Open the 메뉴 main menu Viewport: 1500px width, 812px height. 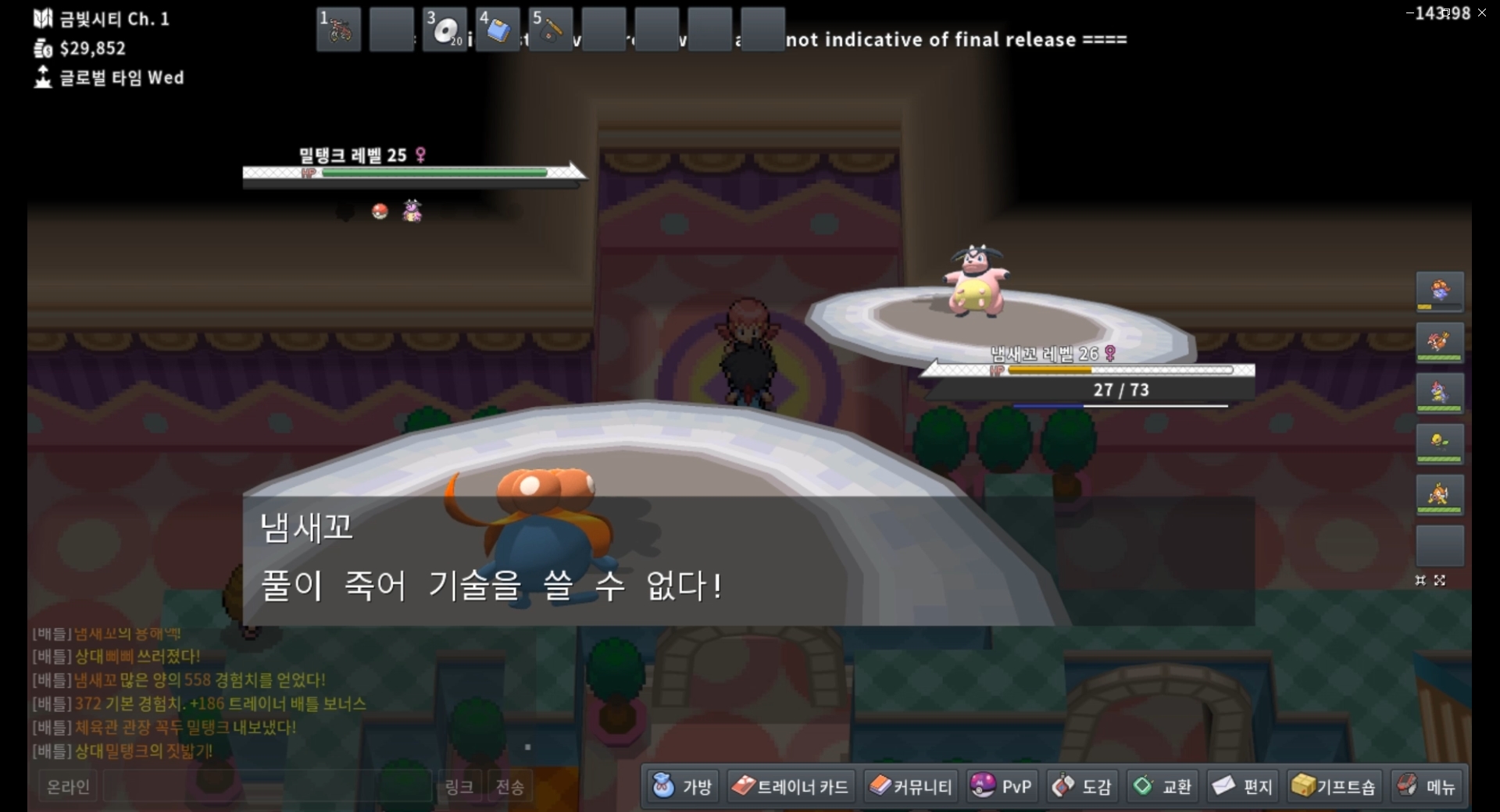click(1427, 786)
